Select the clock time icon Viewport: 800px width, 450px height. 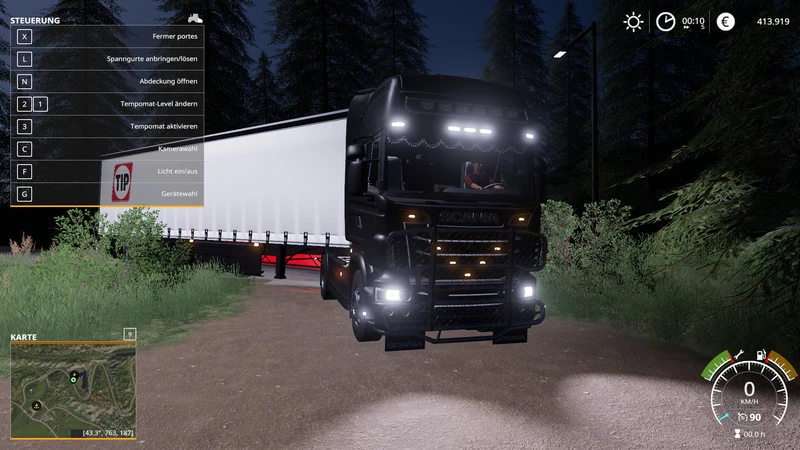point(665,22)
